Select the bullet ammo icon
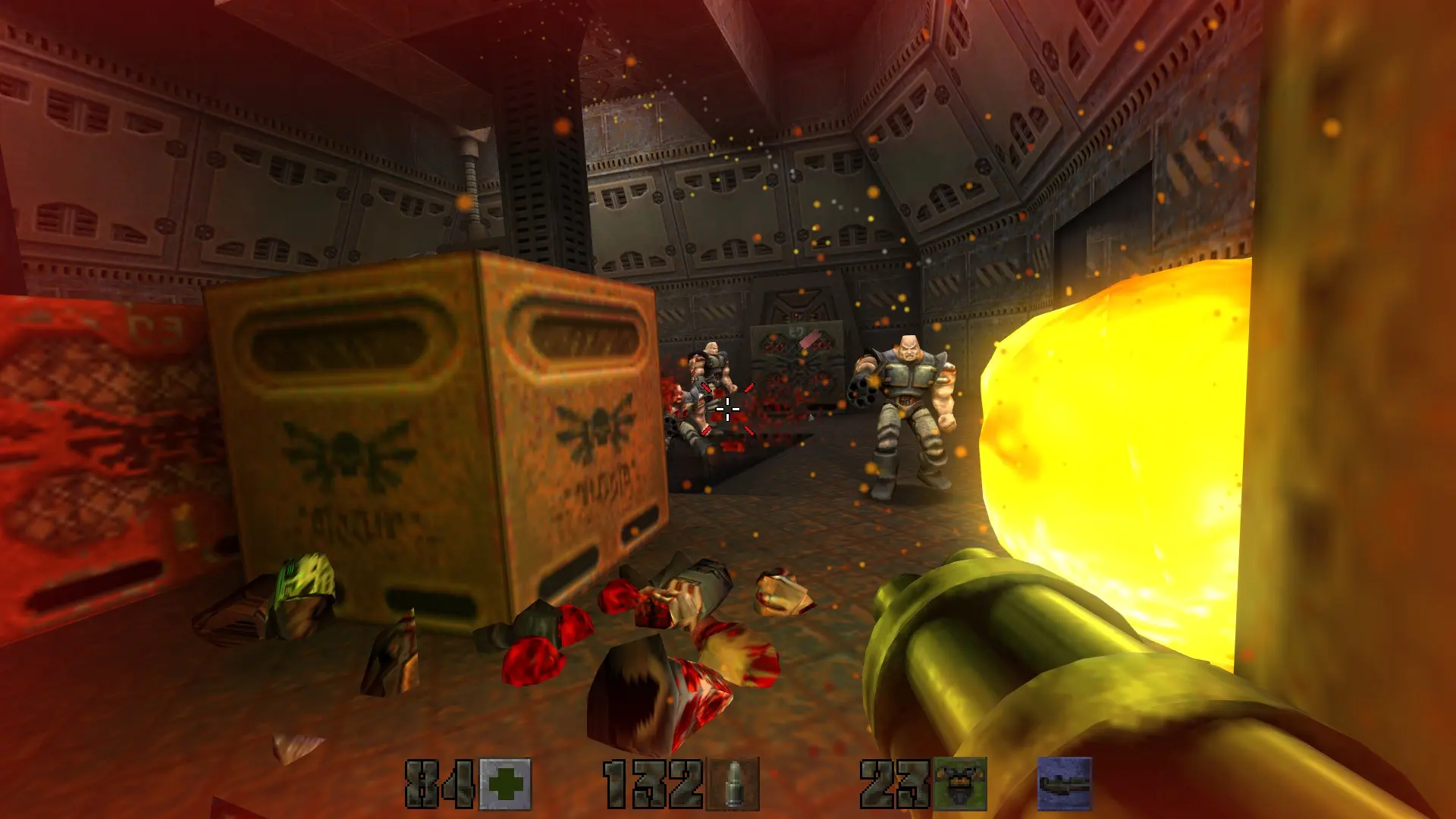Viewport: 1456px width, 819px height. pos(733,784)
